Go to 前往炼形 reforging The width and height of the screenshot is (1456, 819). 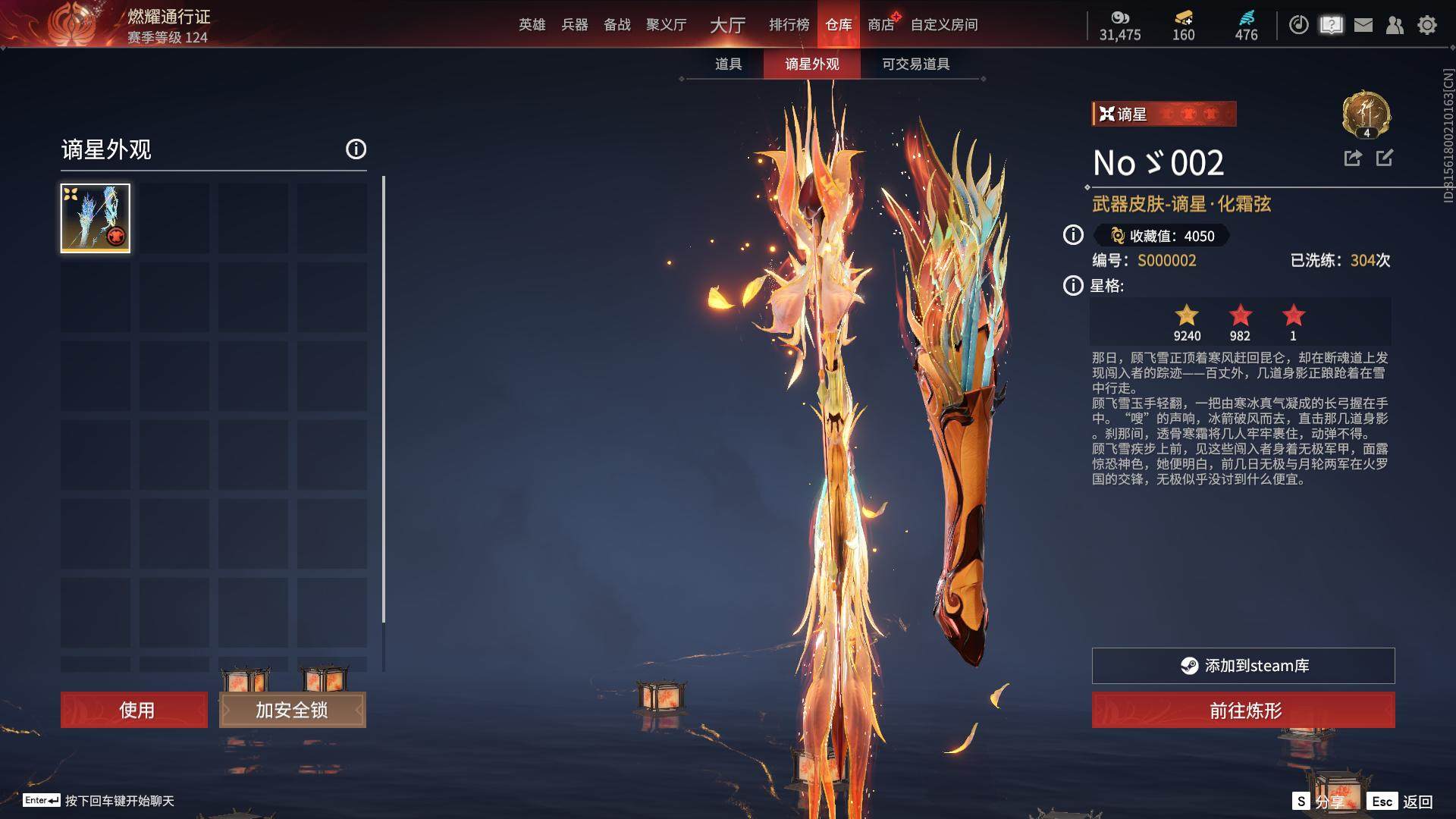point(1243,711)
